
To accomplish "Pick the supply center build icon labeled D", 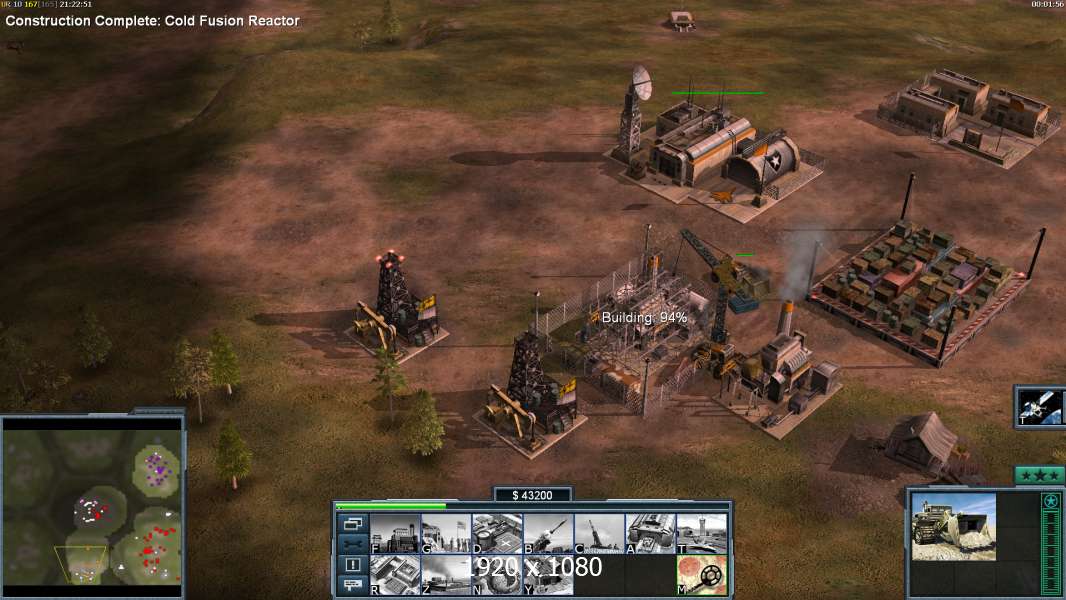I will coord(497,533).
